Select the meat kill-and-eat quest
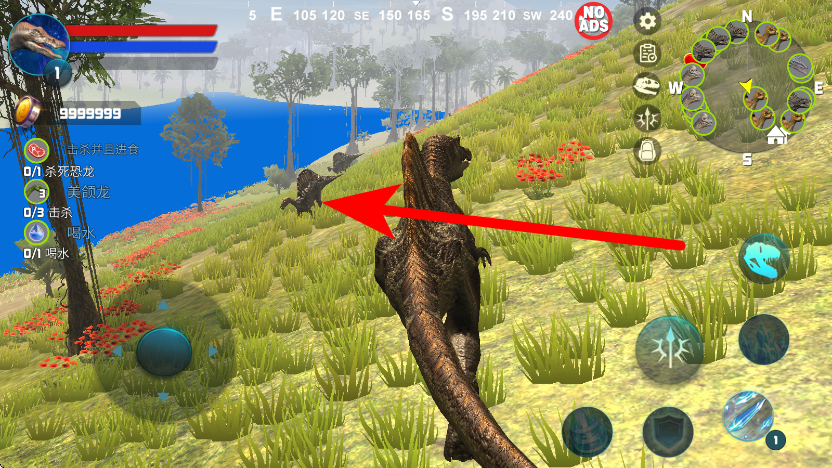The width and height of the screenshot is (832, 468). (37, 150)
